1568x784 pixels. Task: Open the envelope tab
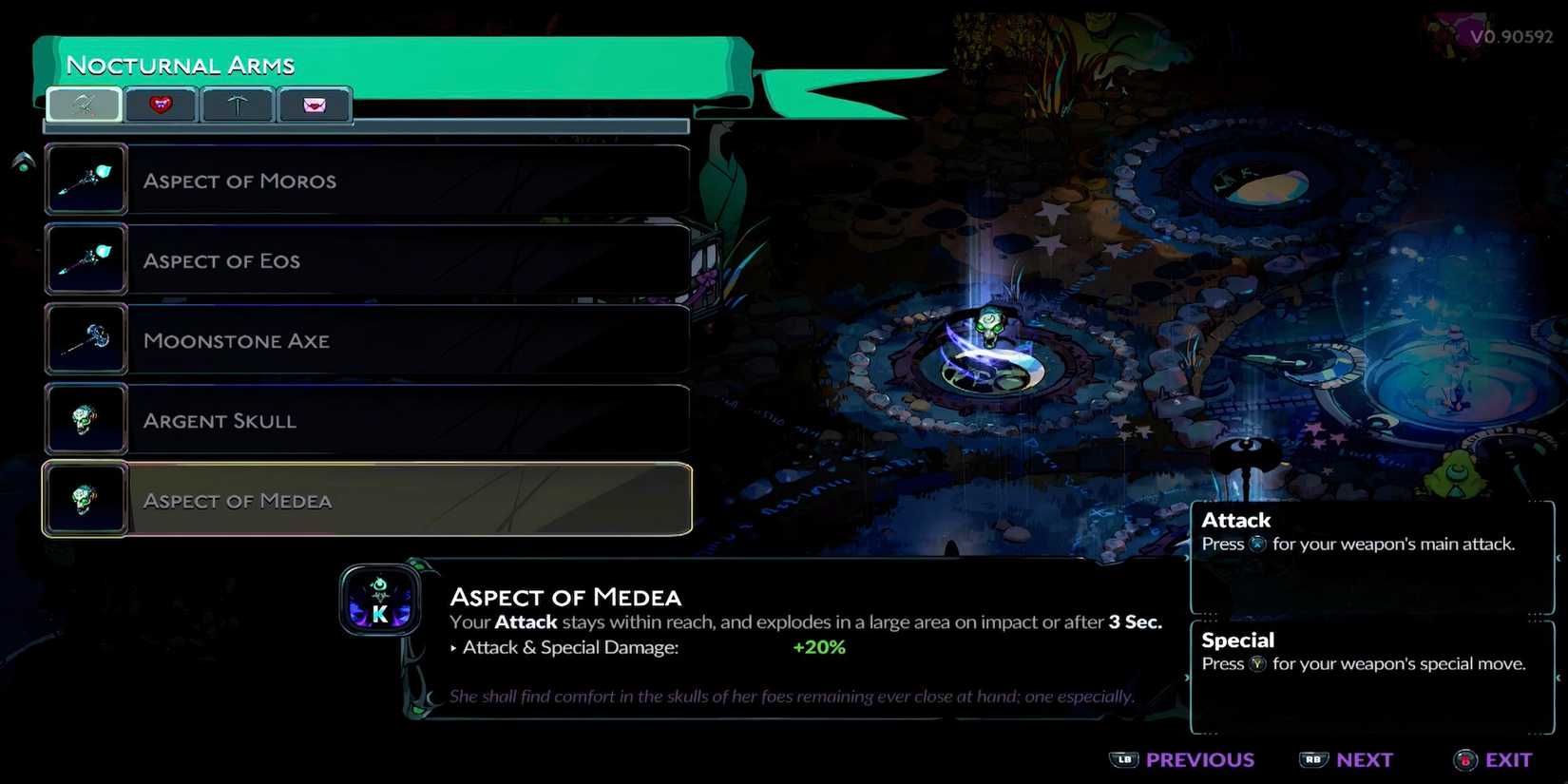315,105
